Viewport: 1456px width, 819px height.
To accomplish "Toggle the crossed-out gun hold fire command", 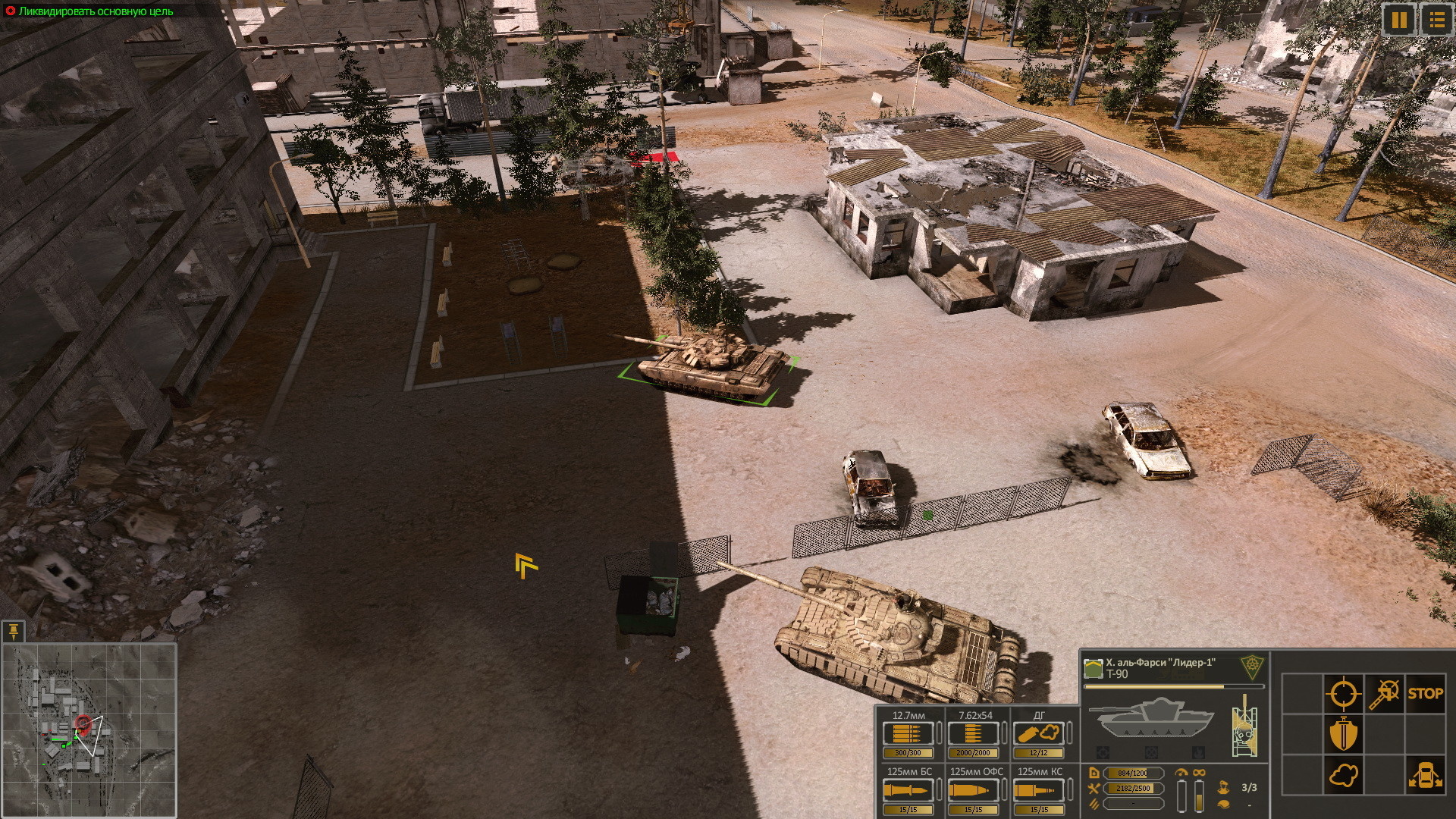I will 1384,693.
